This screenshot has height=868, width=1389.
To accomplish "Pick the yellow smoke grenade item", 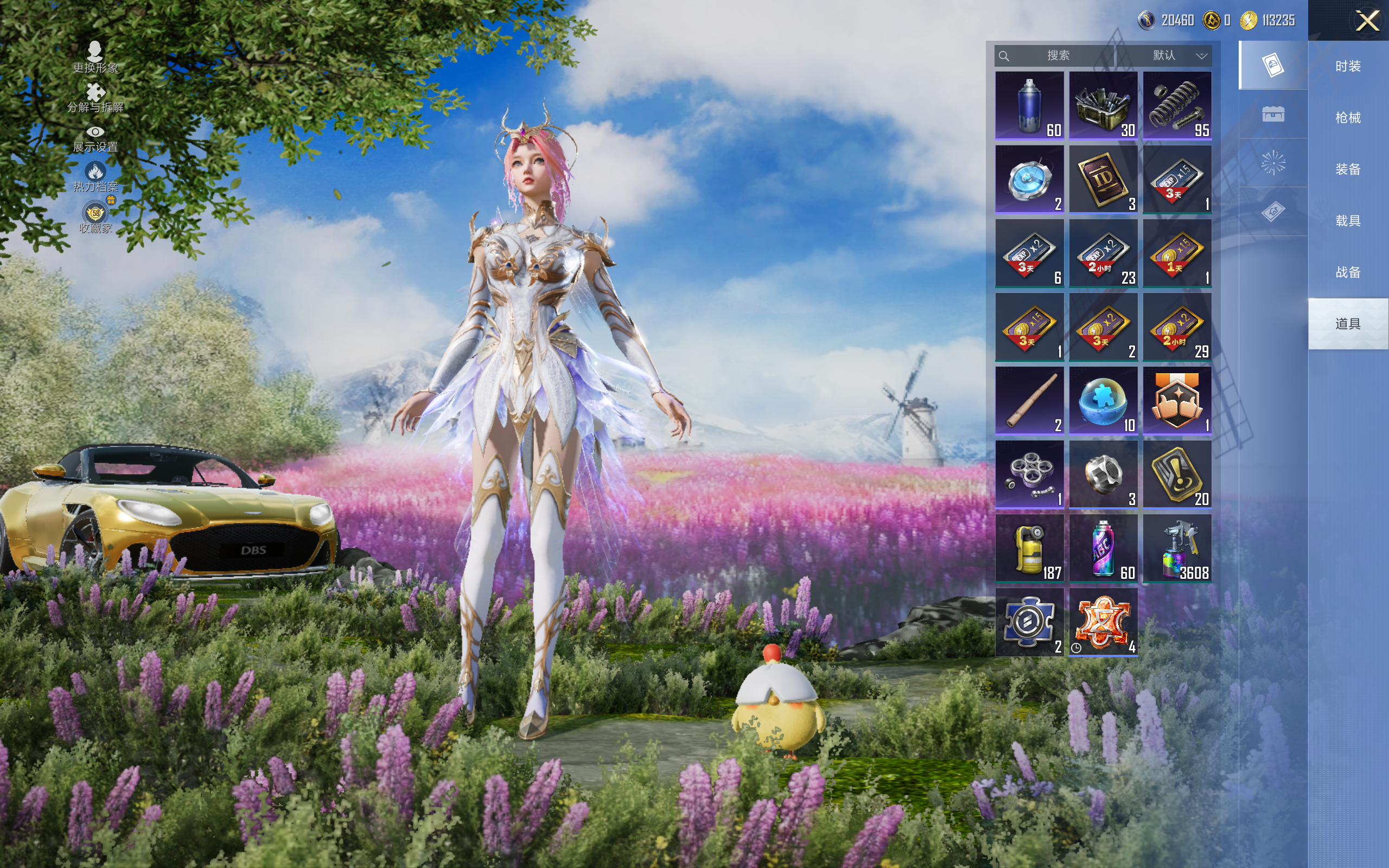I will [x=1029, y=548].
